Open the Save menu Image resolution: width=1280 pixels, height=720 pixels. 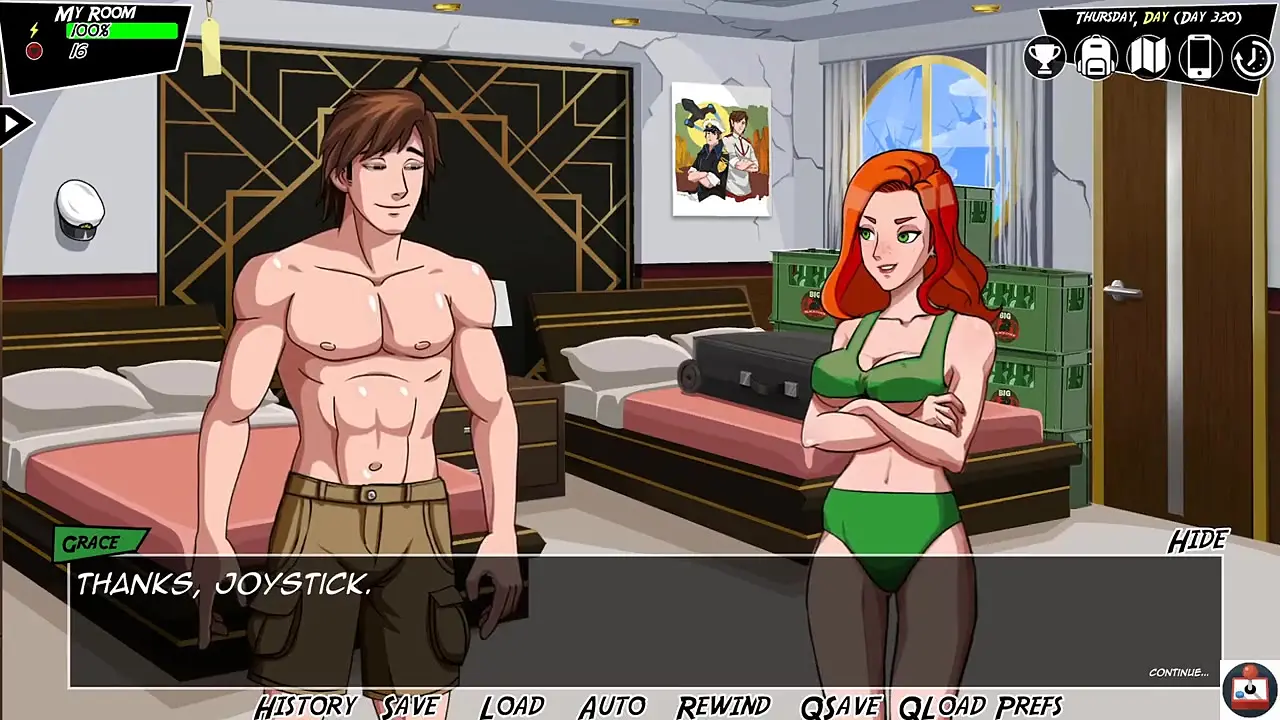(x=410, y=706)
